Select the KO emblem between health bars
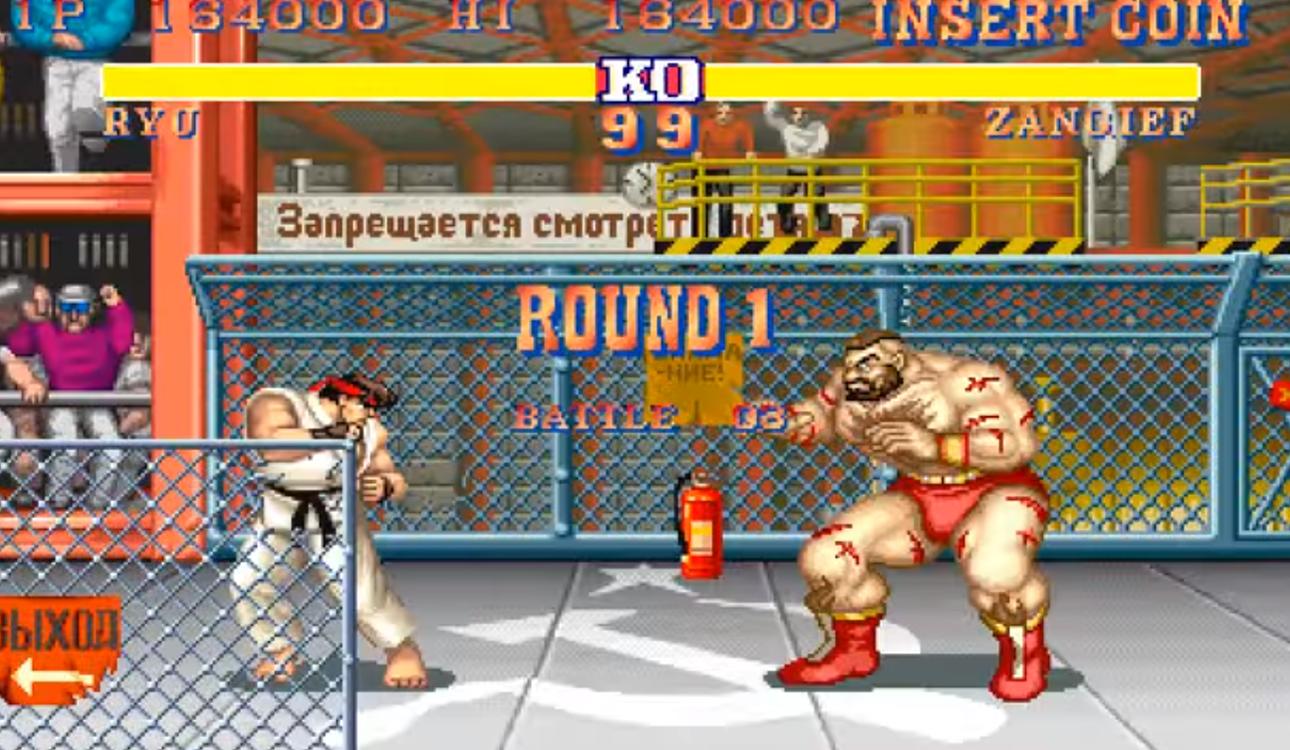This screenshot has width=1290, height=750. click(x=647, y=80)
